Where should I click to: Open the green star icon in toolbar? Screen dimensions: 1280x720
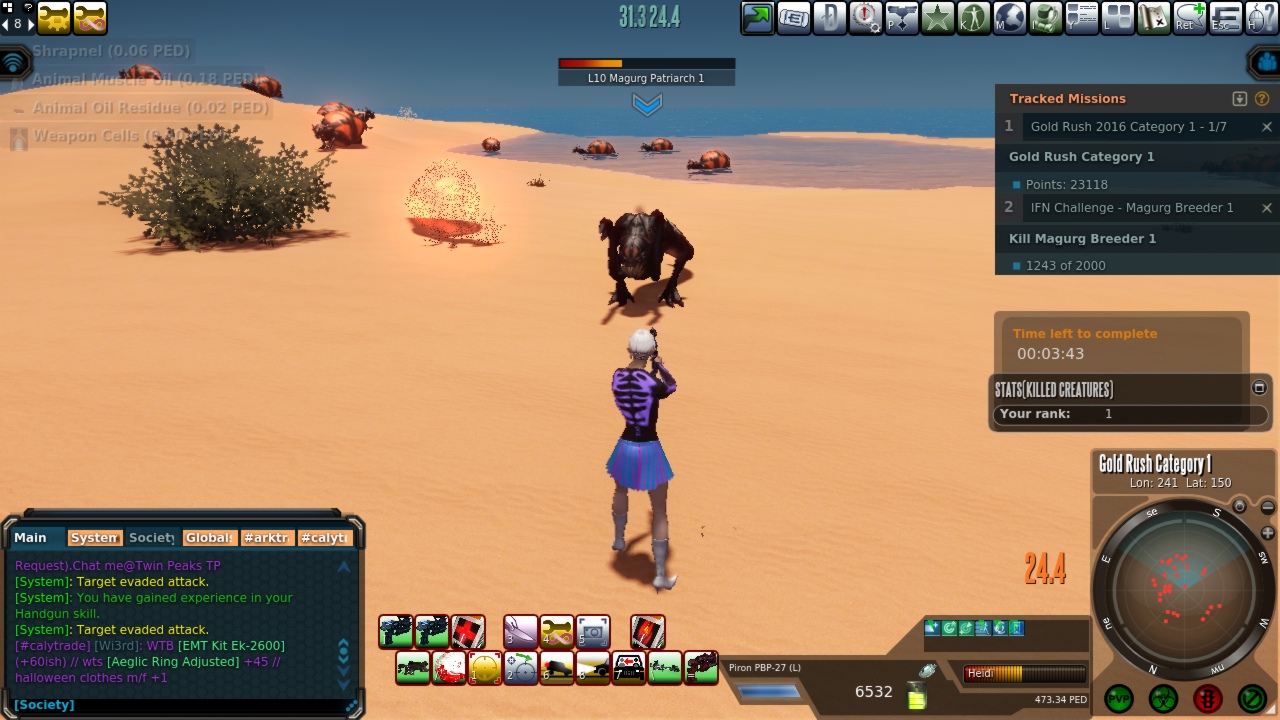tap(938, 18)
